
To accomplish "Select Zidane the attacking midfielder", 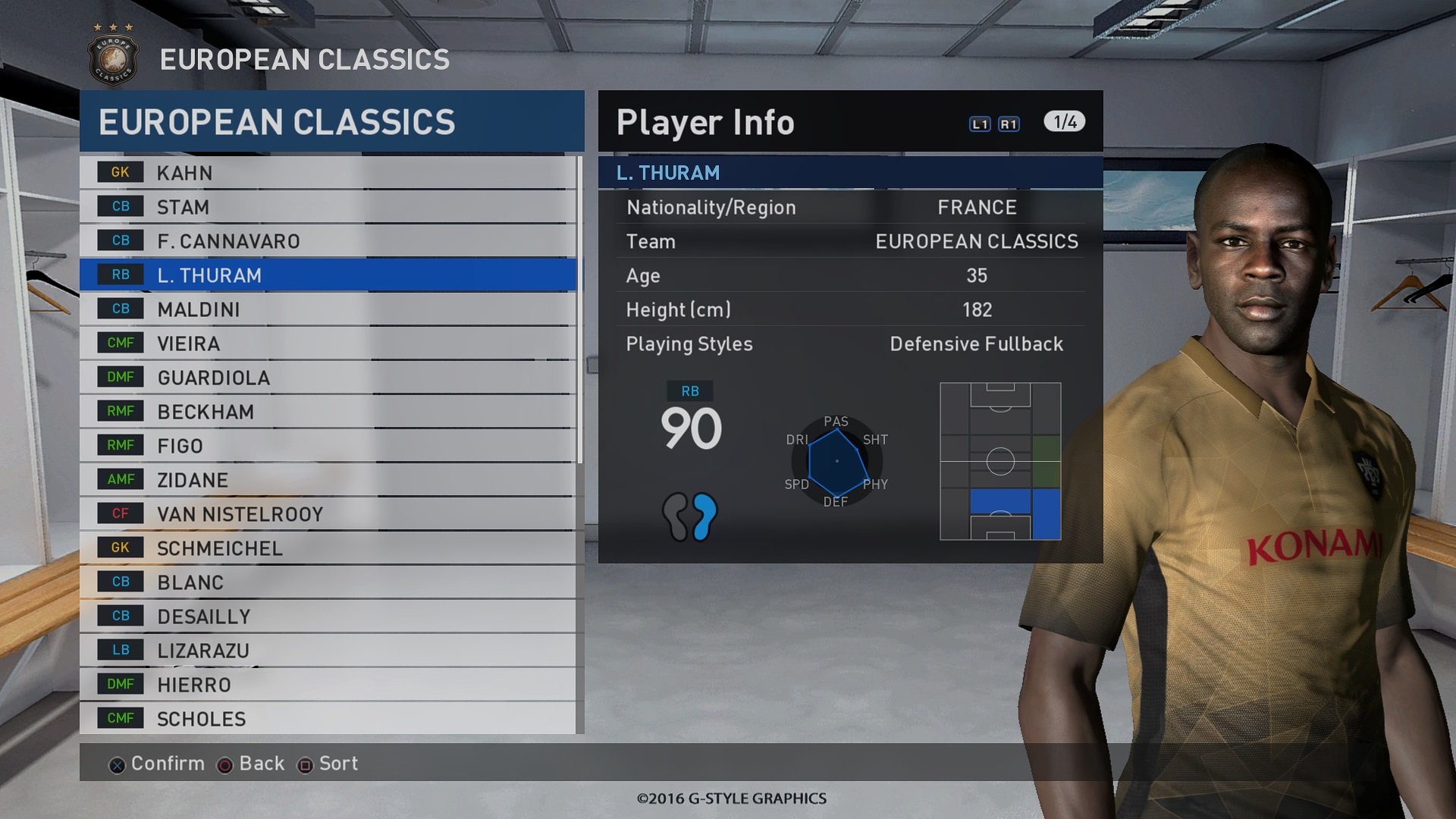I will tap(328, 480).
